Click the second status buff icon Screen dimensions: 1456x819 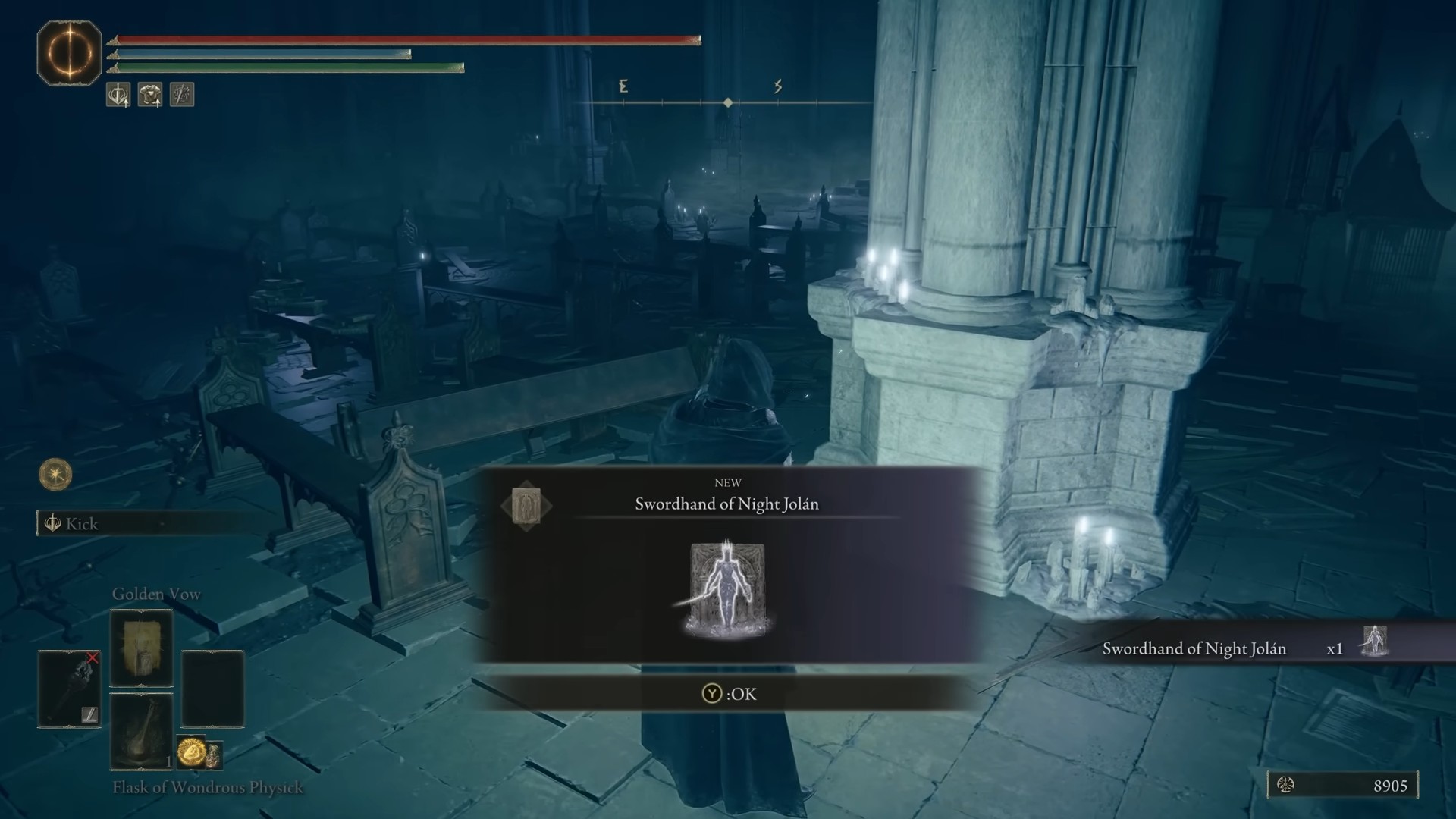[150, 95]
